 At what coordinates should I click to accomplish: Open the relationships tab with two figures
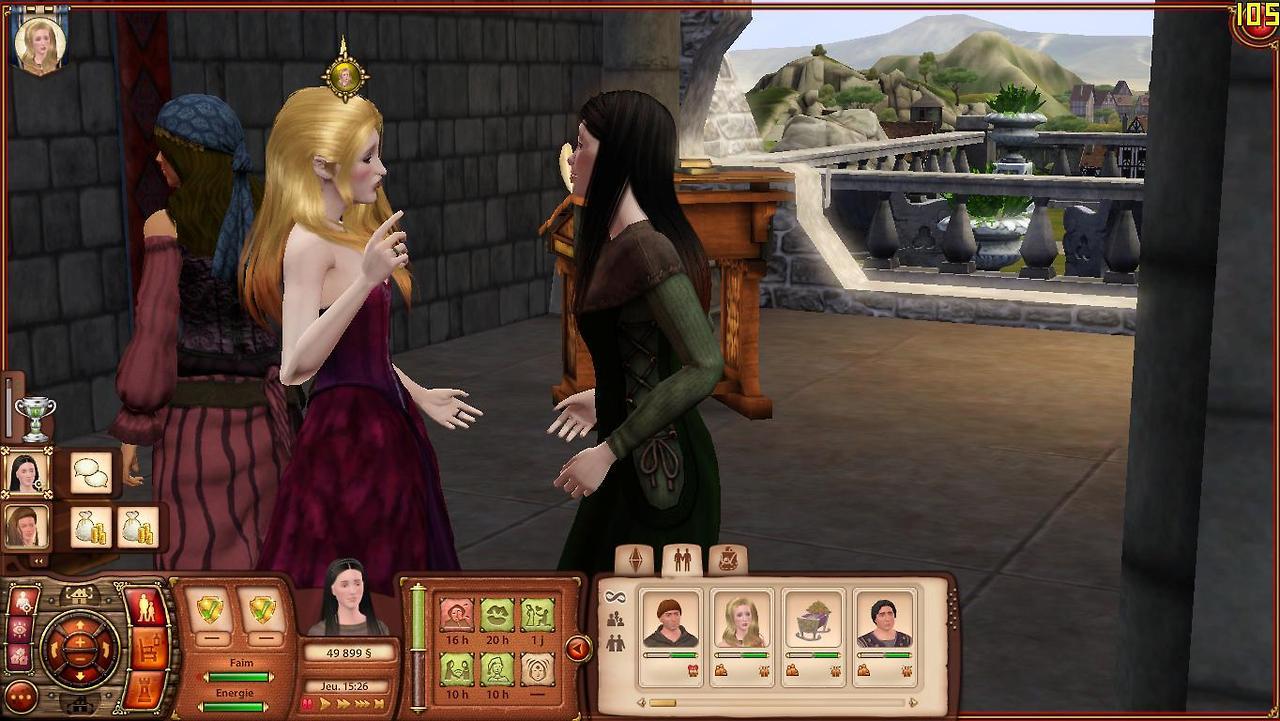[682, 560]
